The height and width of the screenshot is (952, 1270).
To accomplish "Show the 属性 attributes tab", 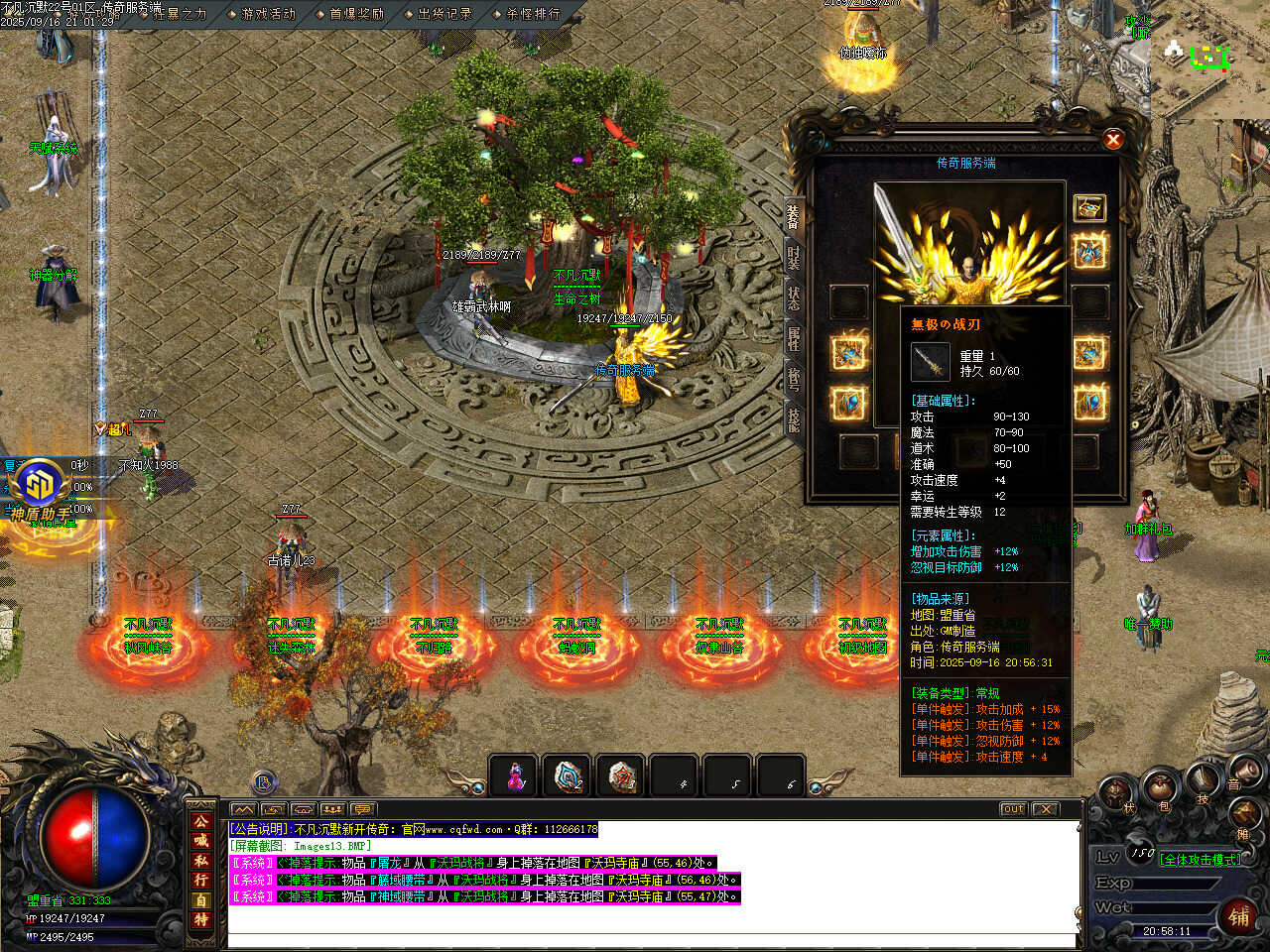I will [x=794, y=339].
